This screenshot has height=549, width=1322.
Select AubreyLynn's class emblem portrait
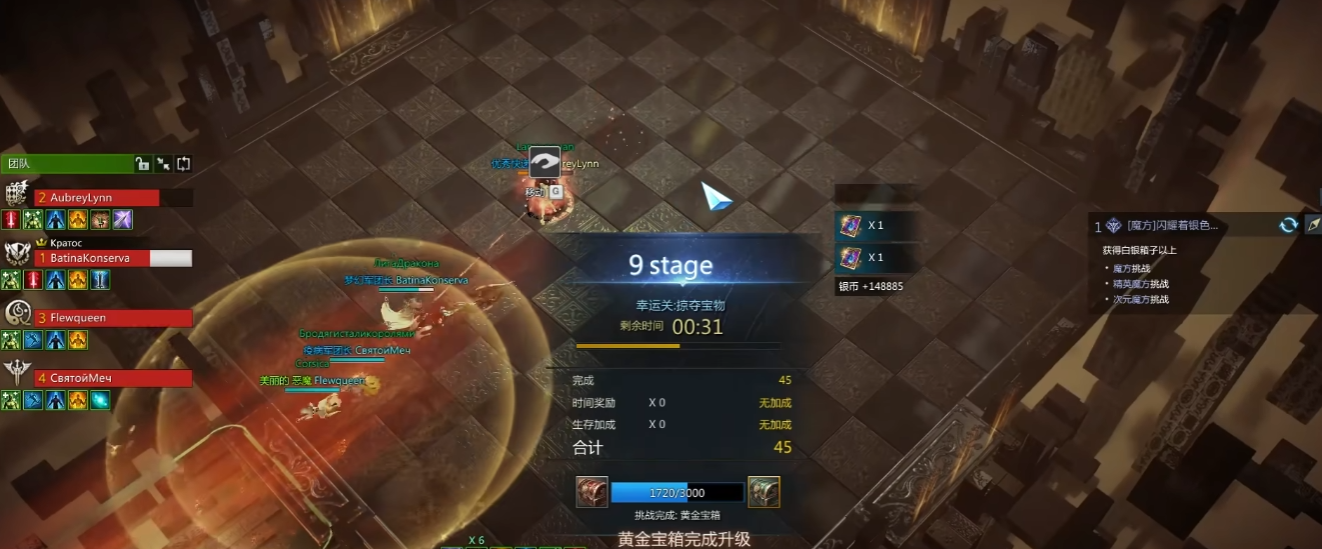click(x=17, y=194)
